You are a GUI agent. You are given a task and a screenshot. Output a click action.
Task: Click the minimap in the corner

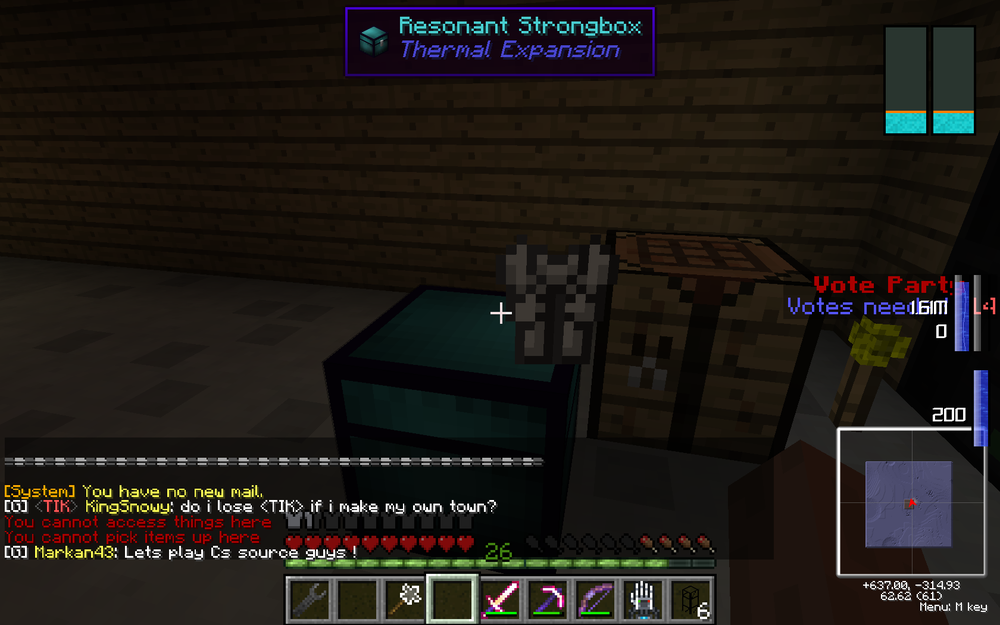coord(910,503)
